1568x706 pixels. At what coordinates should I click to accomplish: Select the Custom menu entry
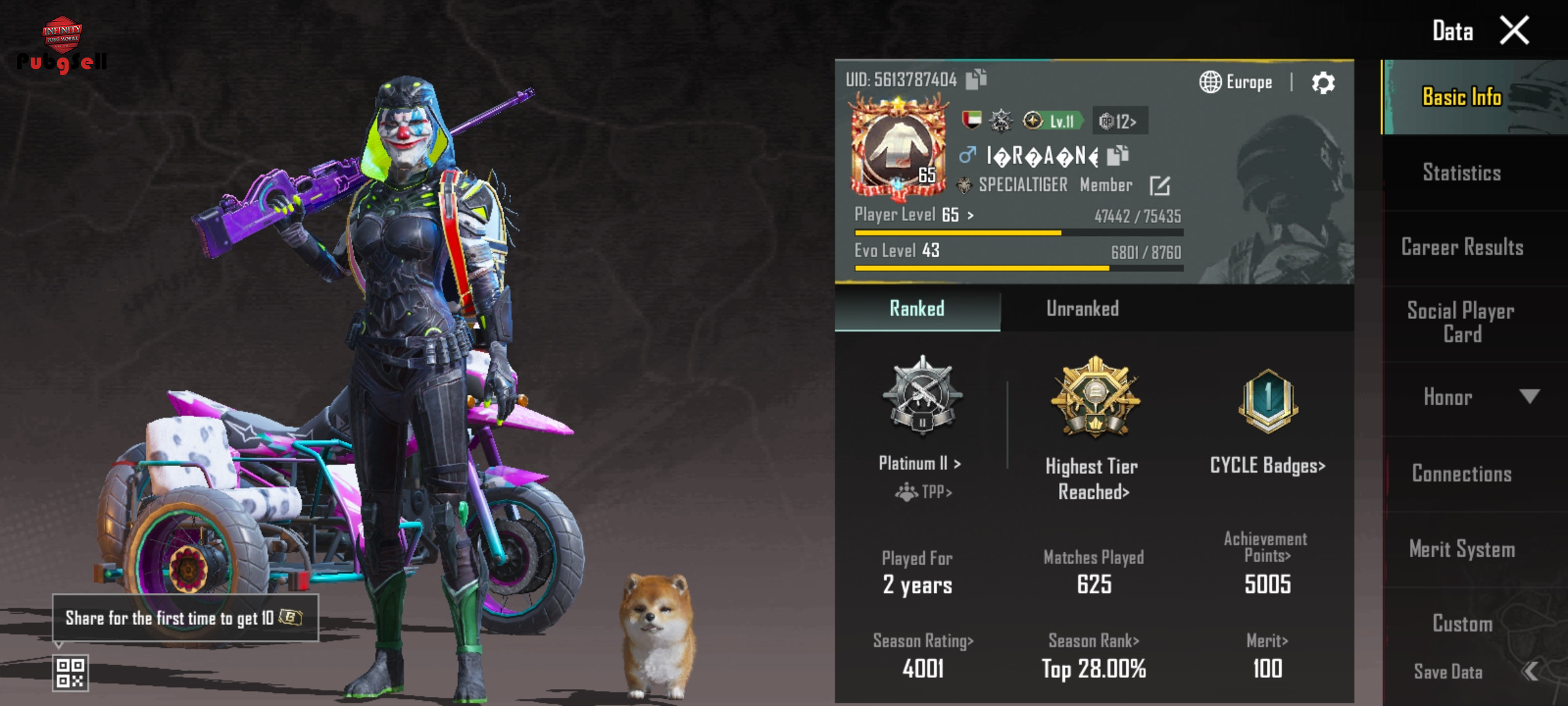click(x=1462, y=624)
